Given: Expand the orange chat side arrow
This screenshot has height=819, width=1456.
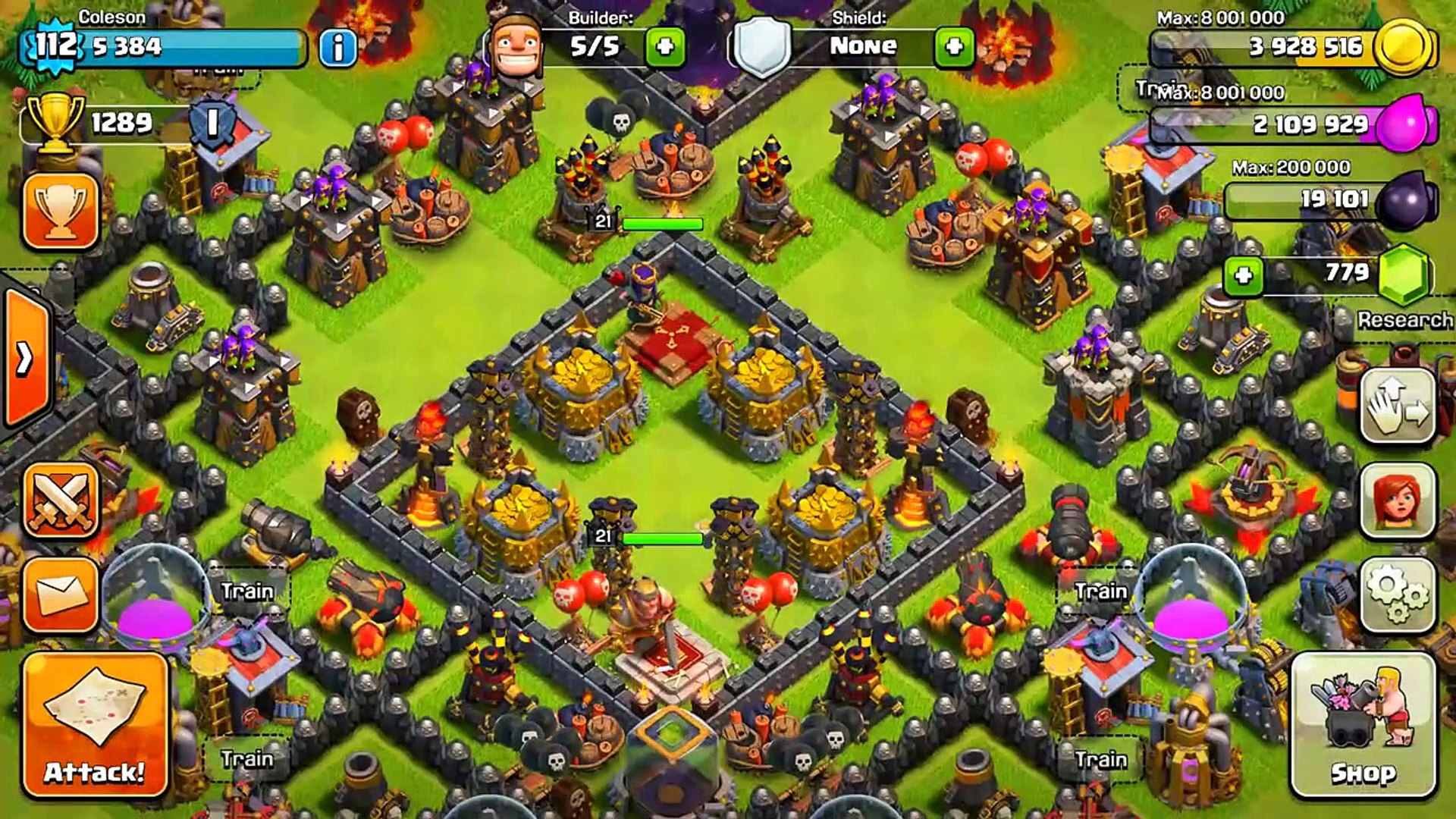Looking at the screenshot, I should pyautogui.click(x=25, y=358).
